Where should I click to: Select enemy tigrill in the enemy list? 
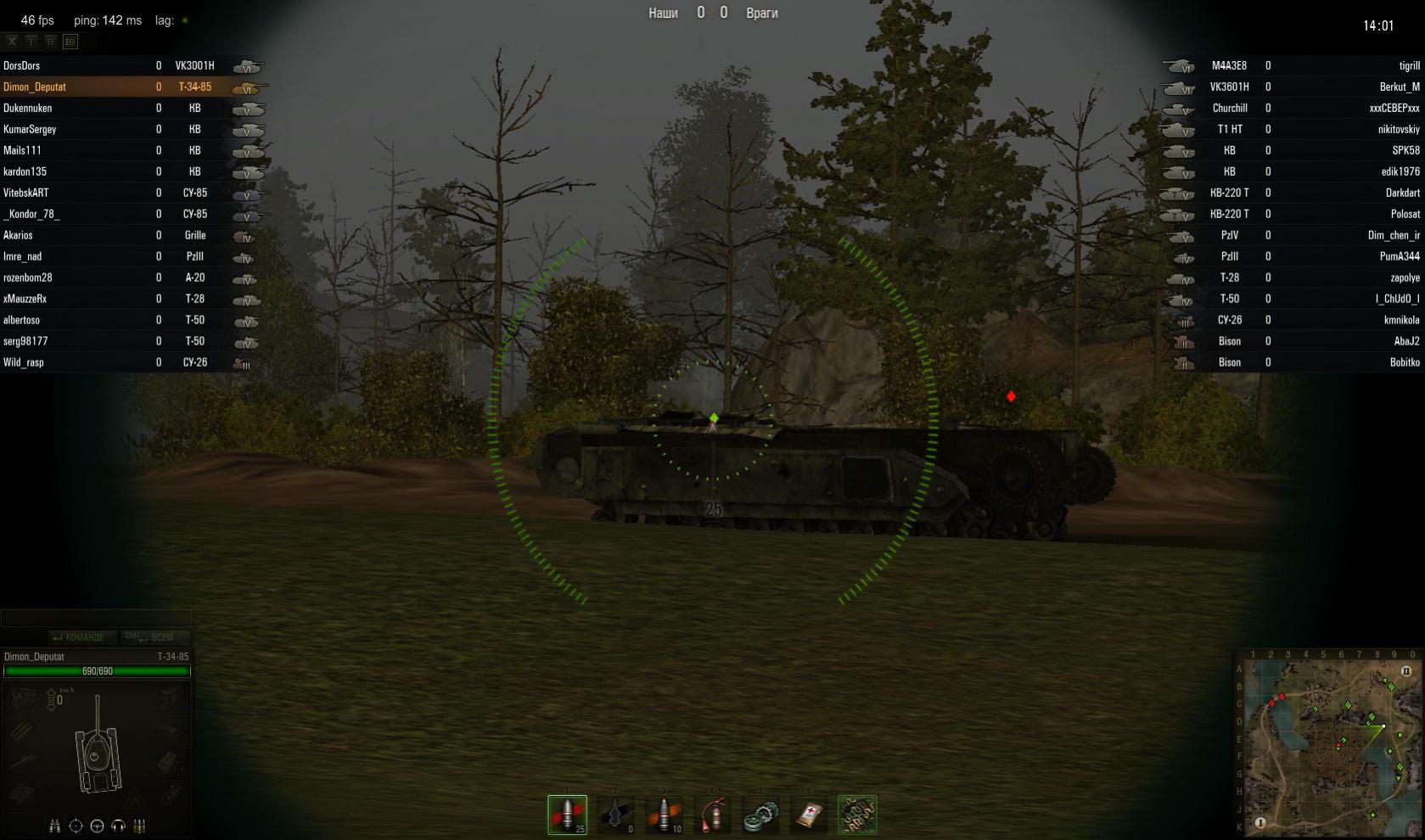1409,65
